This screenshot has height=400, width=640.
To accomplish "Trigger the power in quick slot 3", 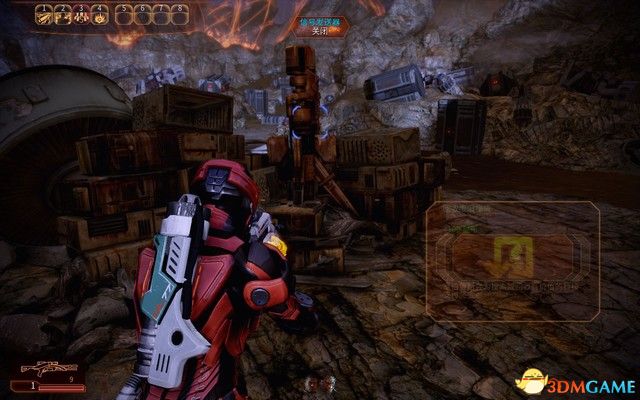I will tap(82, 15).
